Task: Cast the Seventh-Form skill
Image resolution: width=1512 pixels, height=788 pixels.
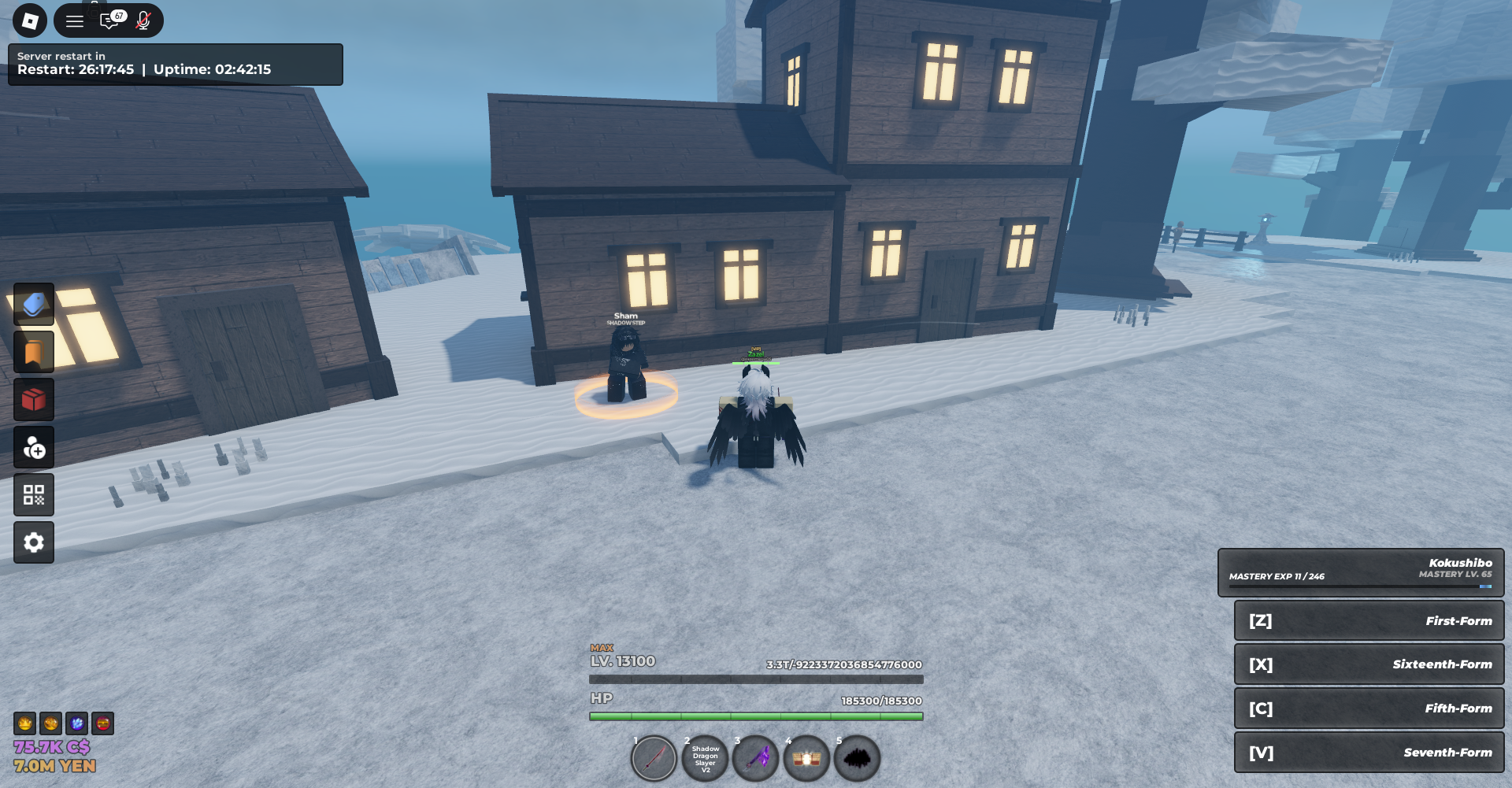Action: (1369, 753)
